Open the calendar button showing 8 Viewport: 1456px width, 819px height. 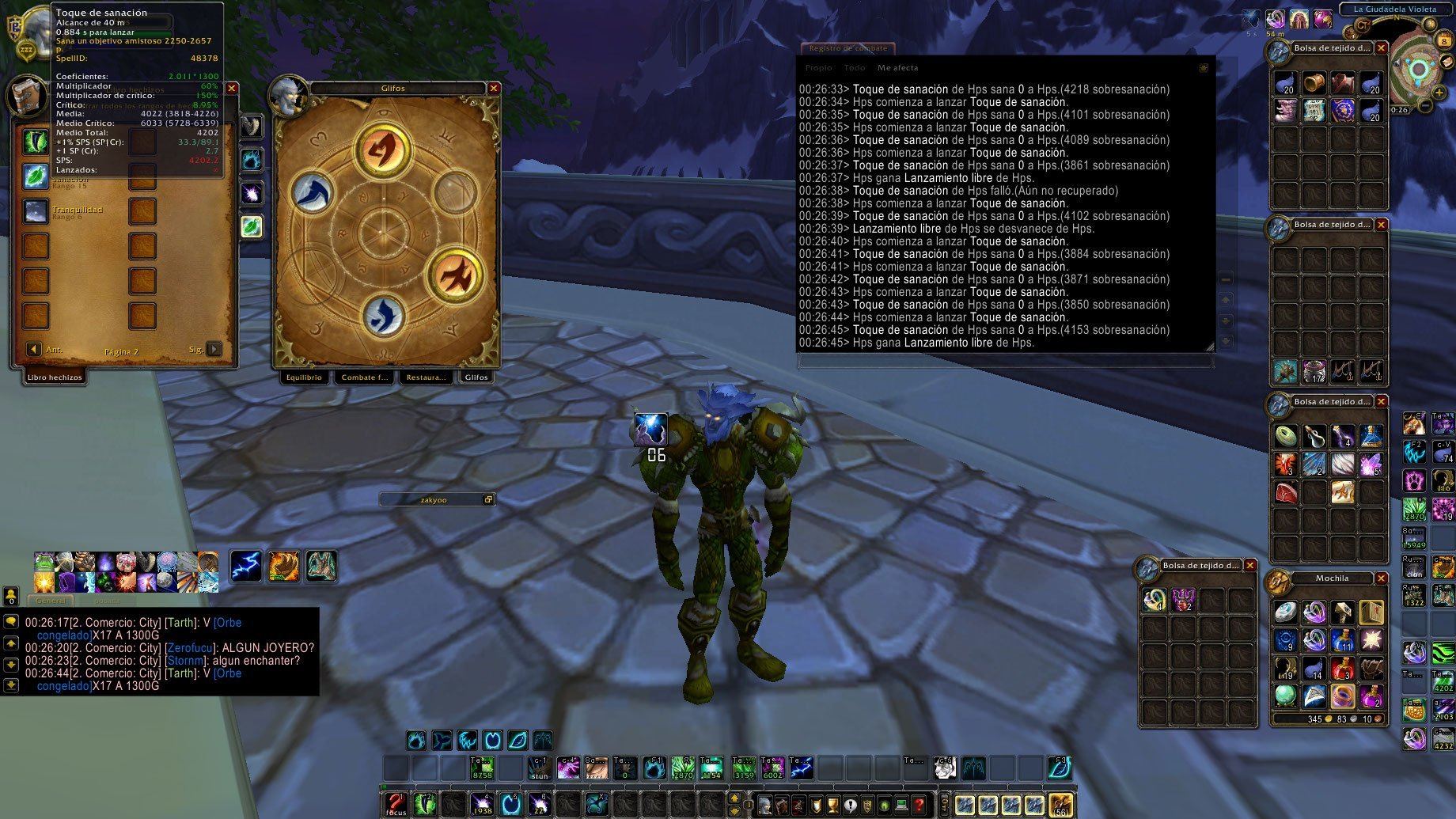(x=1445, y=40)
